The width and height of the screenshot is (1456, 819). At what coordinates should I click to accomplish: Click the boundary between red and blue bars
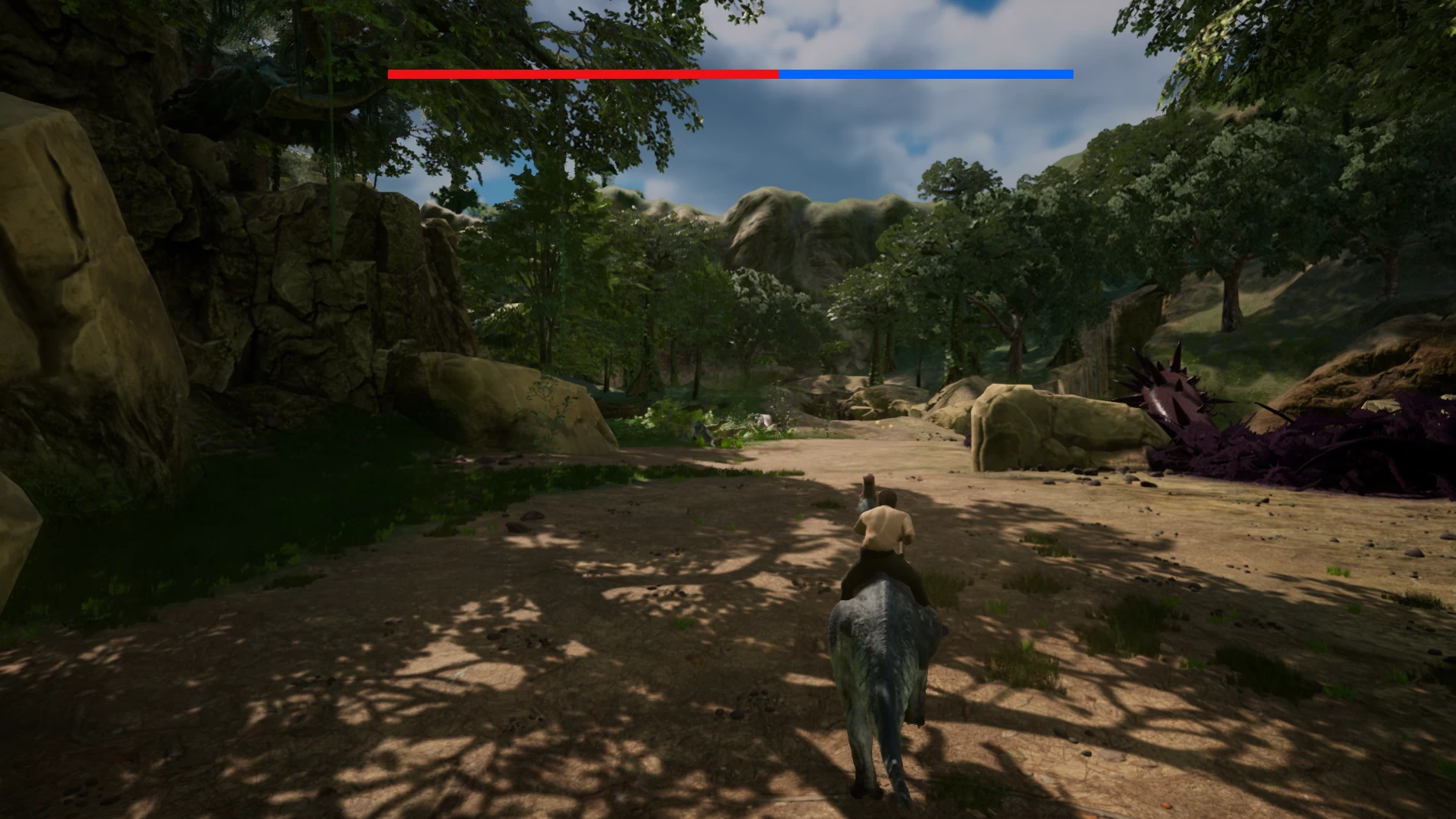777,74
